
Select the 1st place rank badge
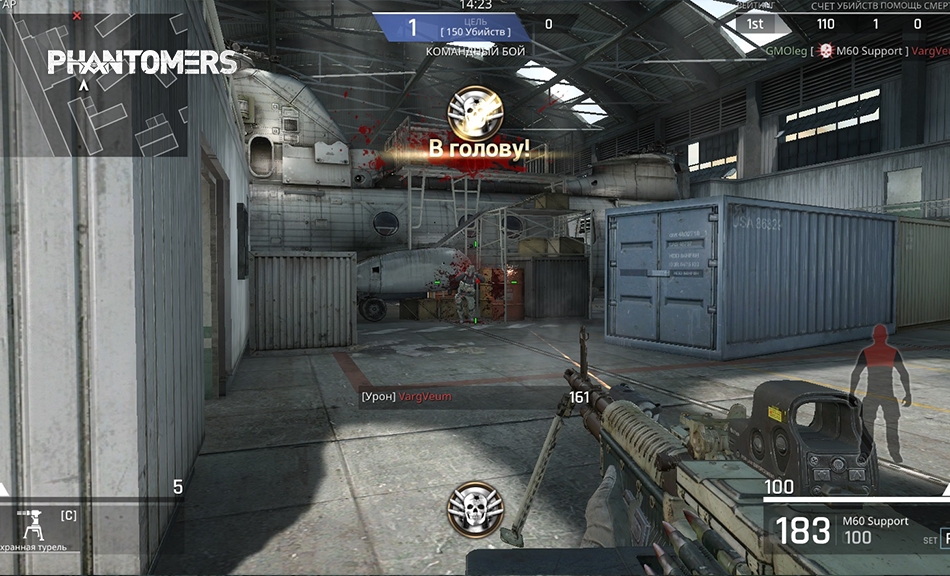pos(756,24)
